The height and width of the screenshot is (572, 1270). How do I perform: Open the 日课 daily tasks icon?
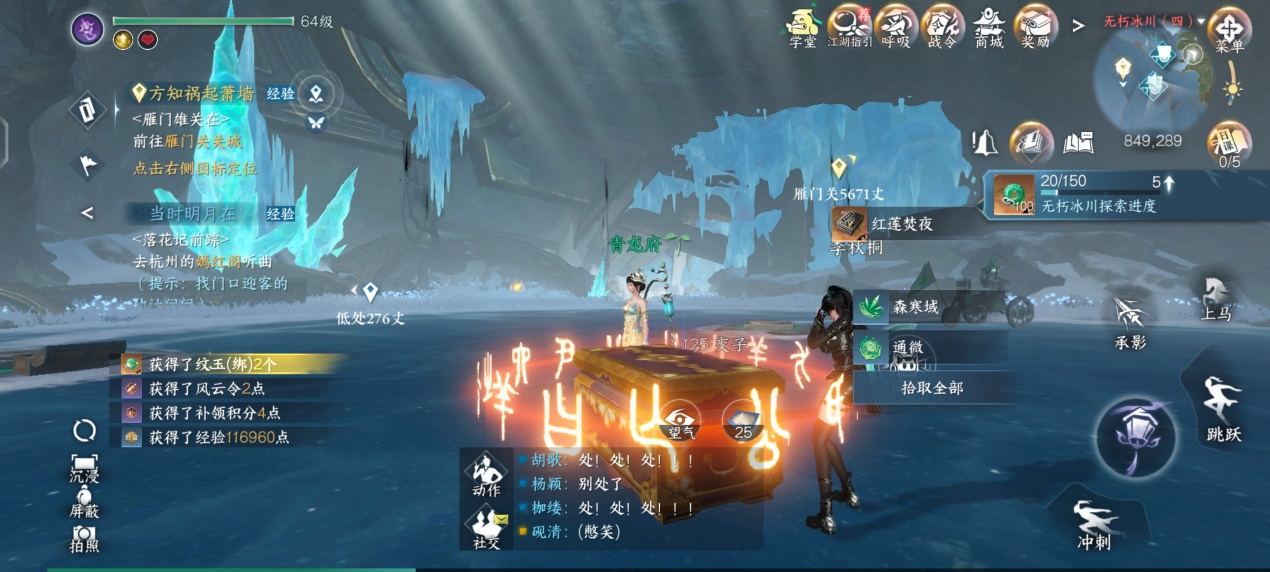point(1229,144)
